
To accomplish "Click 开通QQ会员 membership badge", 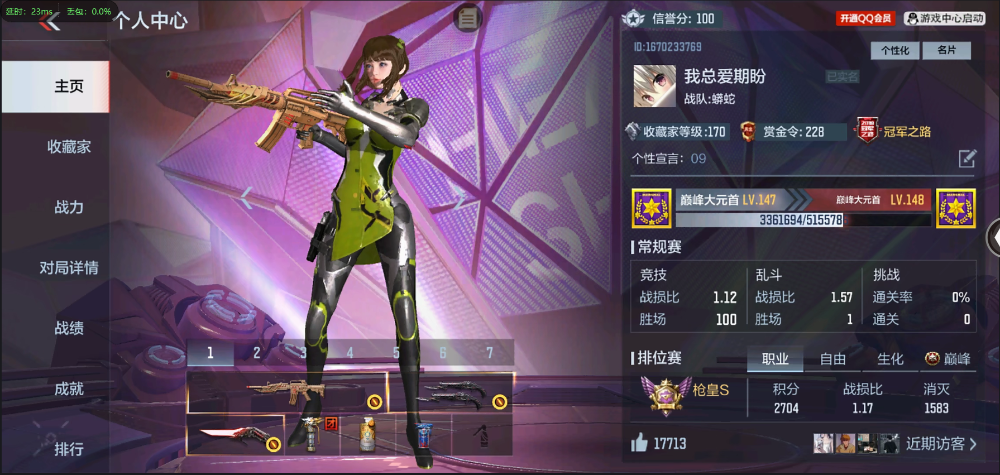I will pos(865,18).
